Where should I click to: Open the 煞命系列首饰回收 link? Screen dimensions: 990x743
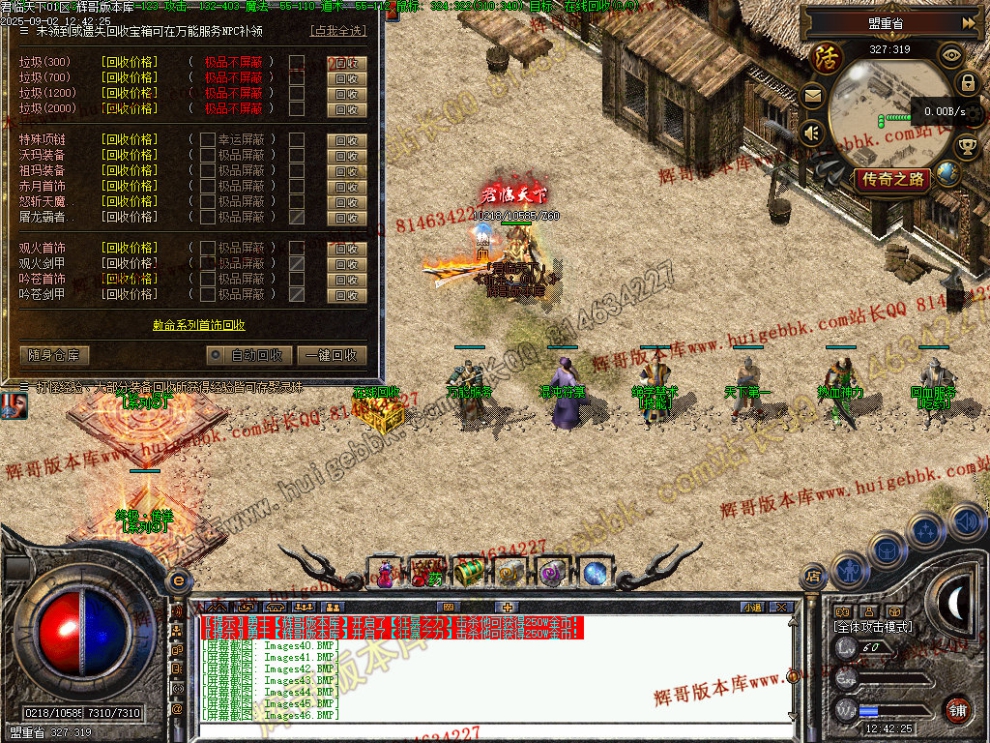tap(199, 325)
